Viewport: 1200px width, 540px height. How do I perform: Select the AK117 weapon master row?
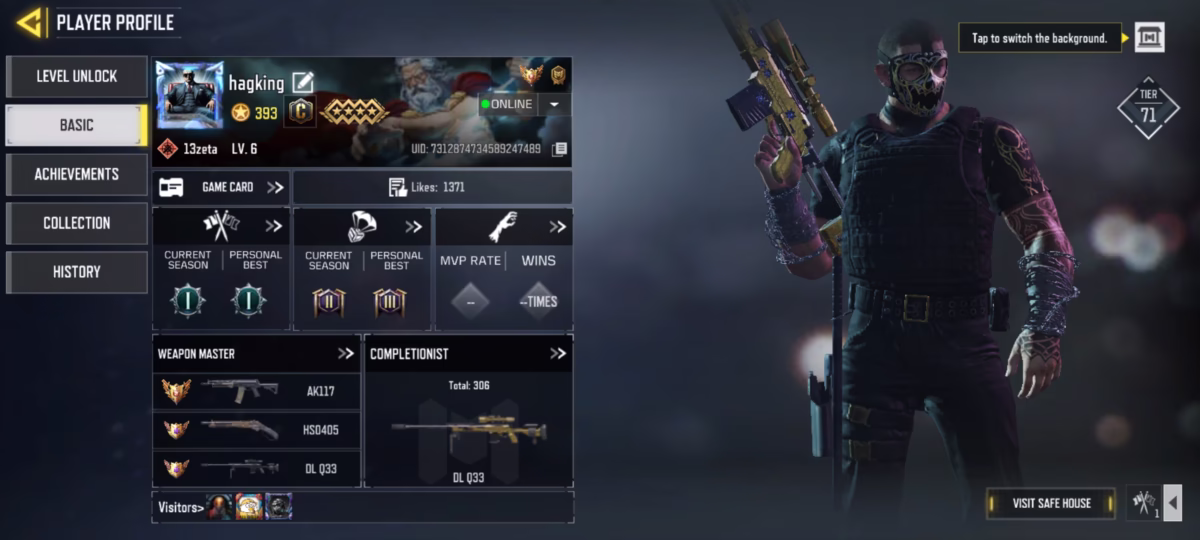[x=257, y=391]
